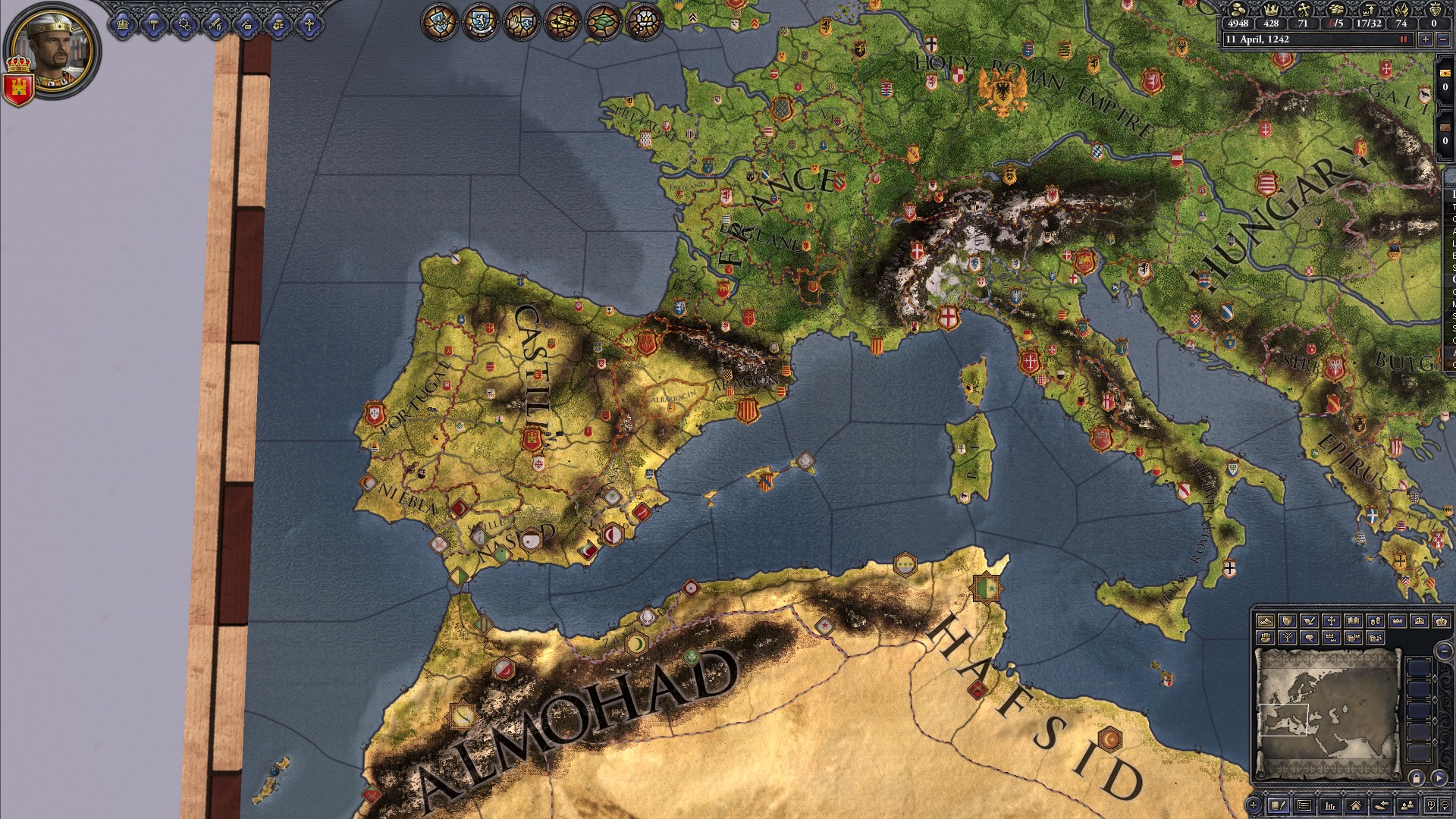Open the Intrigue view from the top toolbar
This screenshot has width=1456, height=819.
(x=246, y=25)
